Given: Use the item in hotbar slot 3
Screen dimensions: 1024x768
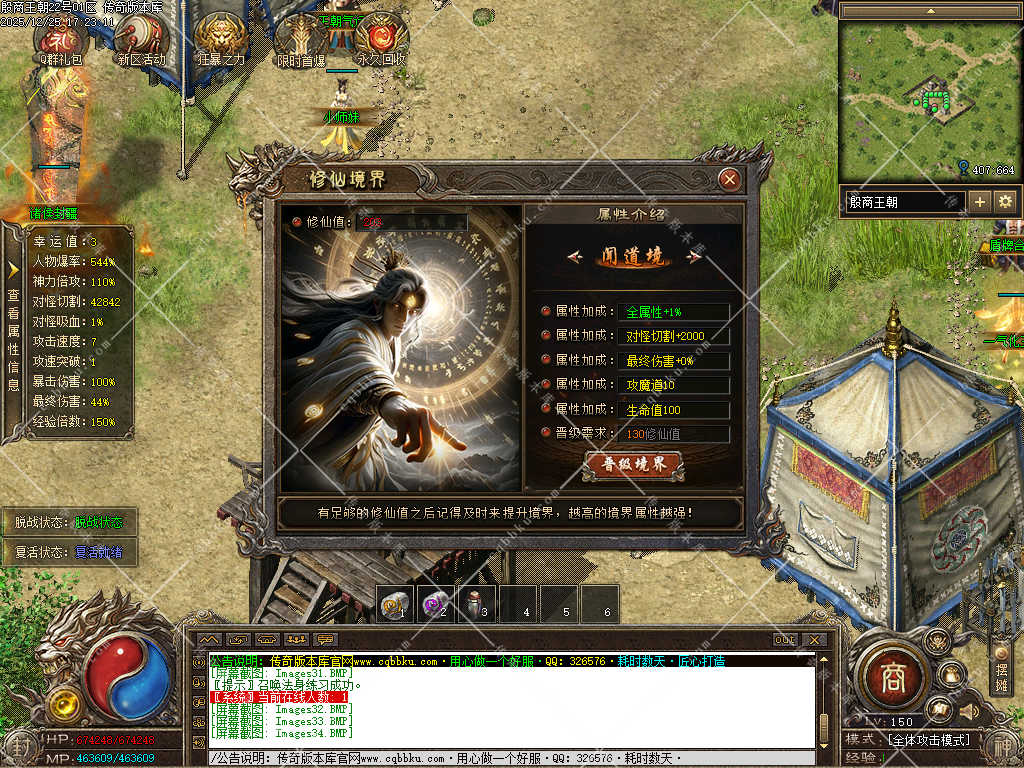Looking at the screenshot, I should 475,605.
